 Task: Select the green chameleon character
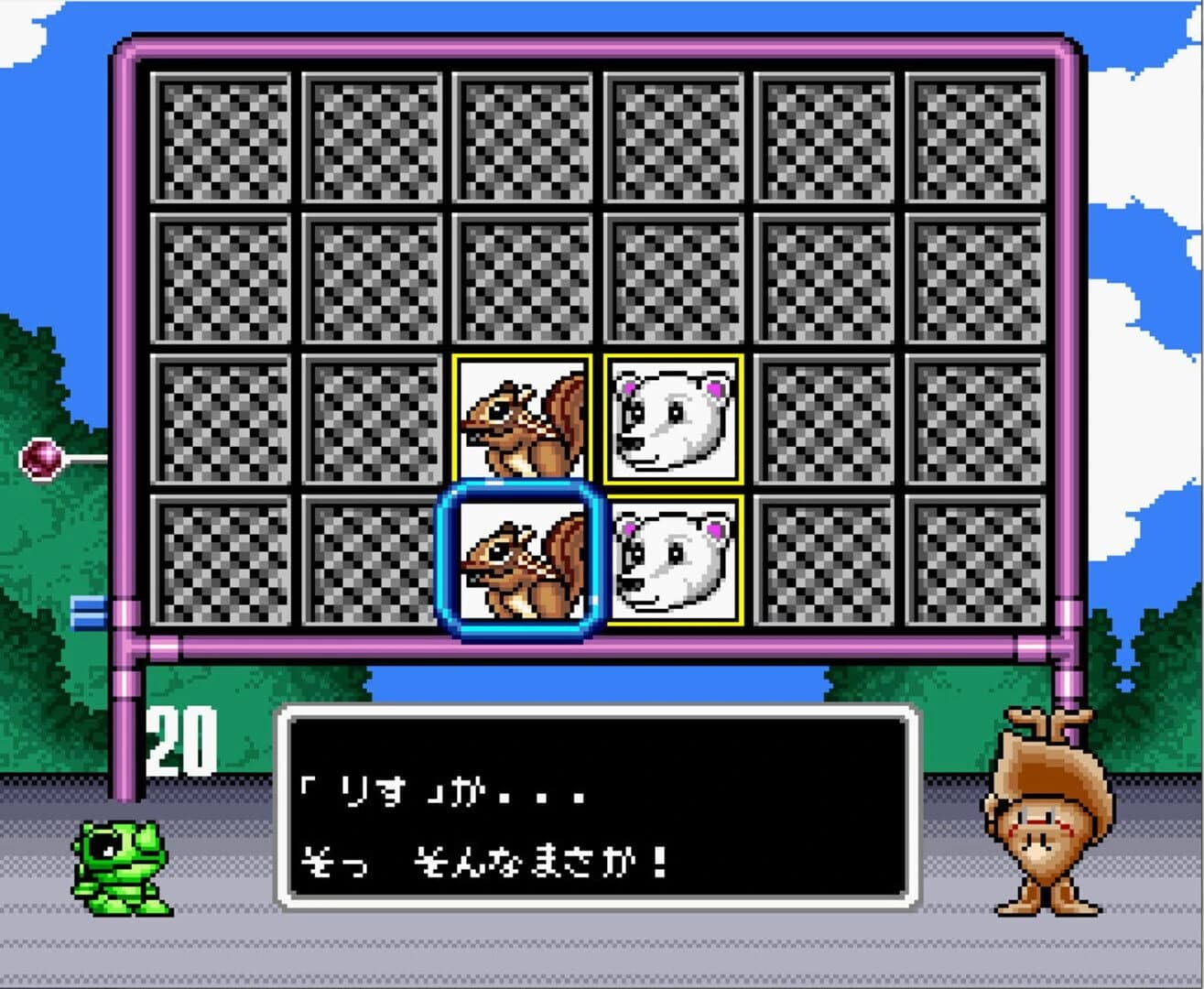pos(124,870)
